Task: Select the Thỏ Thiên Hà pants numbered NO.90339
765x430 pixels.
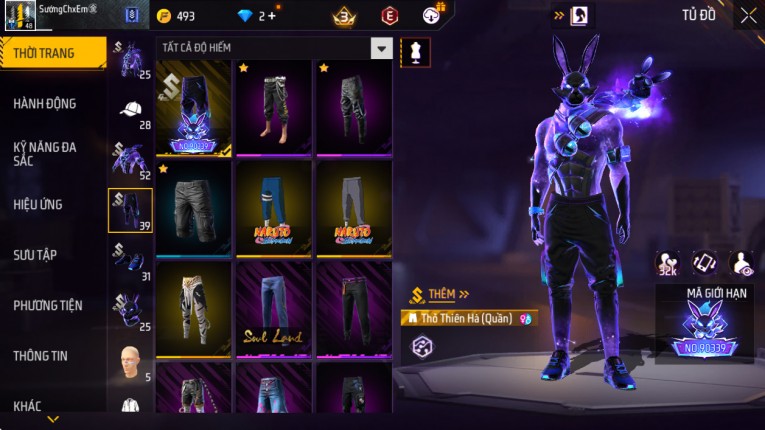Action: [193, 109]
